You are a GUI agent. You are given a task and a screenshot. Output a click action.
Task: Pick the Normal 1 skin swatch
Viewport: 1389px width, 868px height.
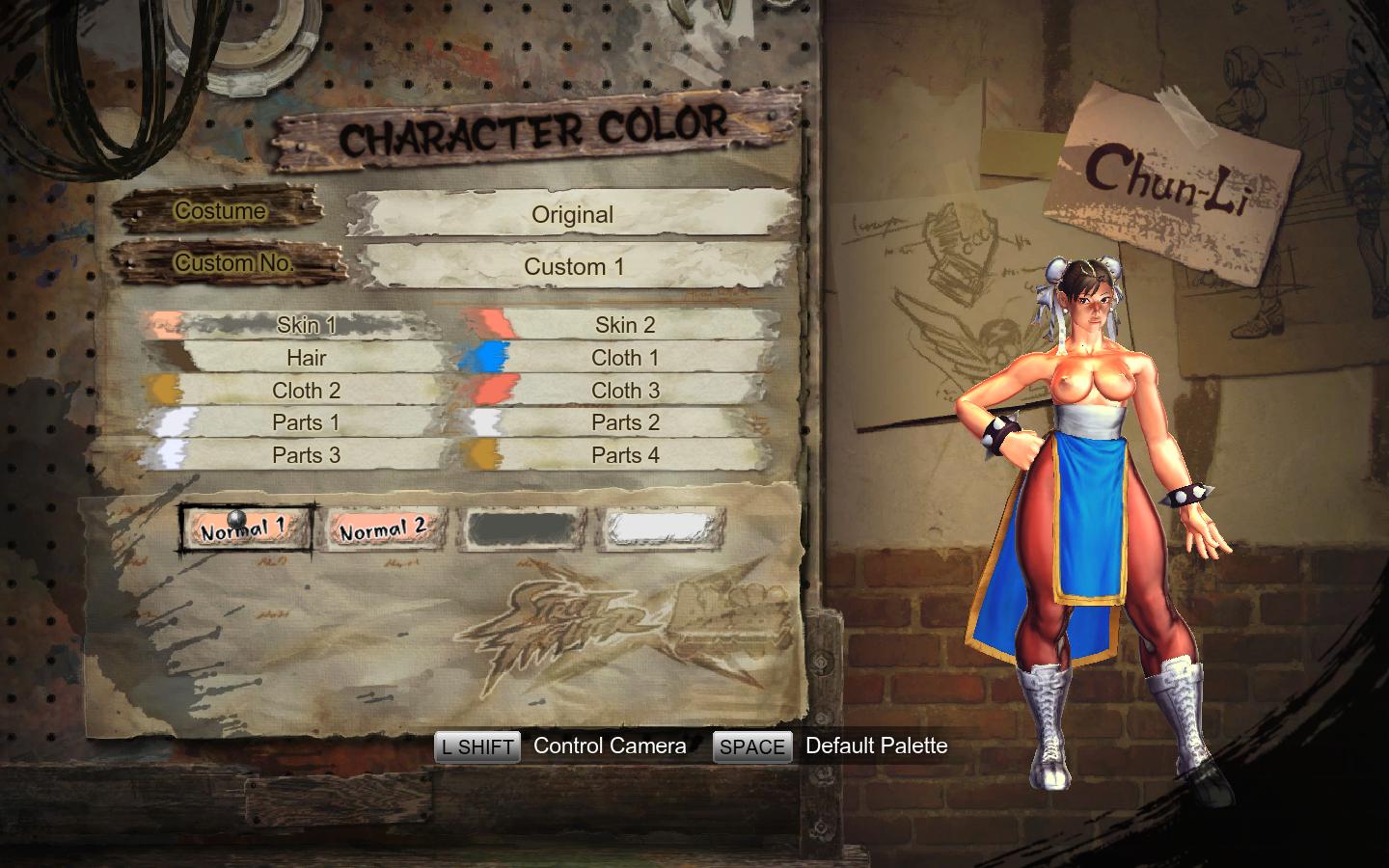[x=245, y=529]
